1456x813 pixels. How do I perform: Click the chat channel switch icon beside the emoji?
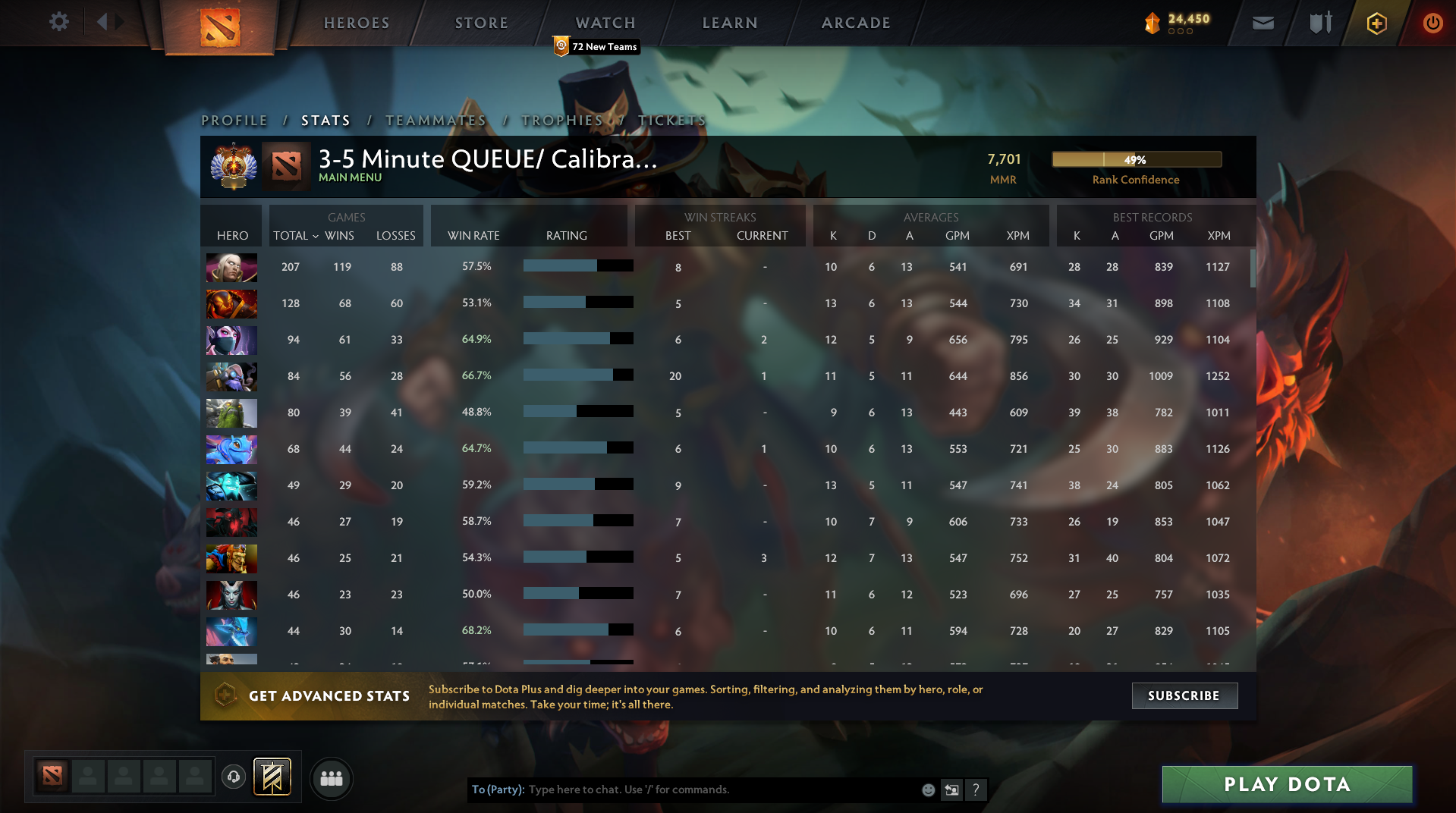click(952, 789)
